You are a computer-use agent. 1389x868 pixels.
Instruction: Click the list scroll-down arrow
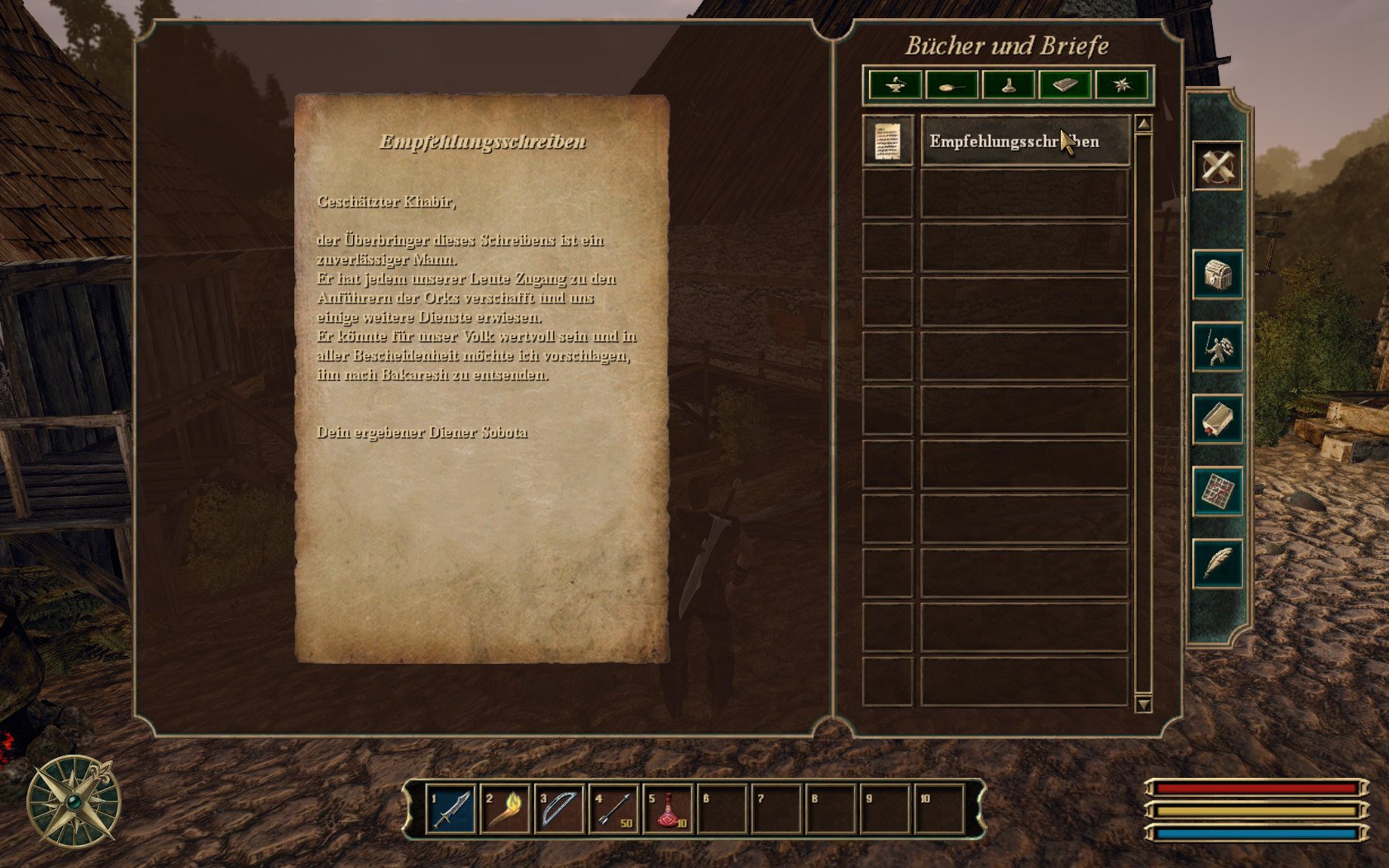pos(1143,704)
